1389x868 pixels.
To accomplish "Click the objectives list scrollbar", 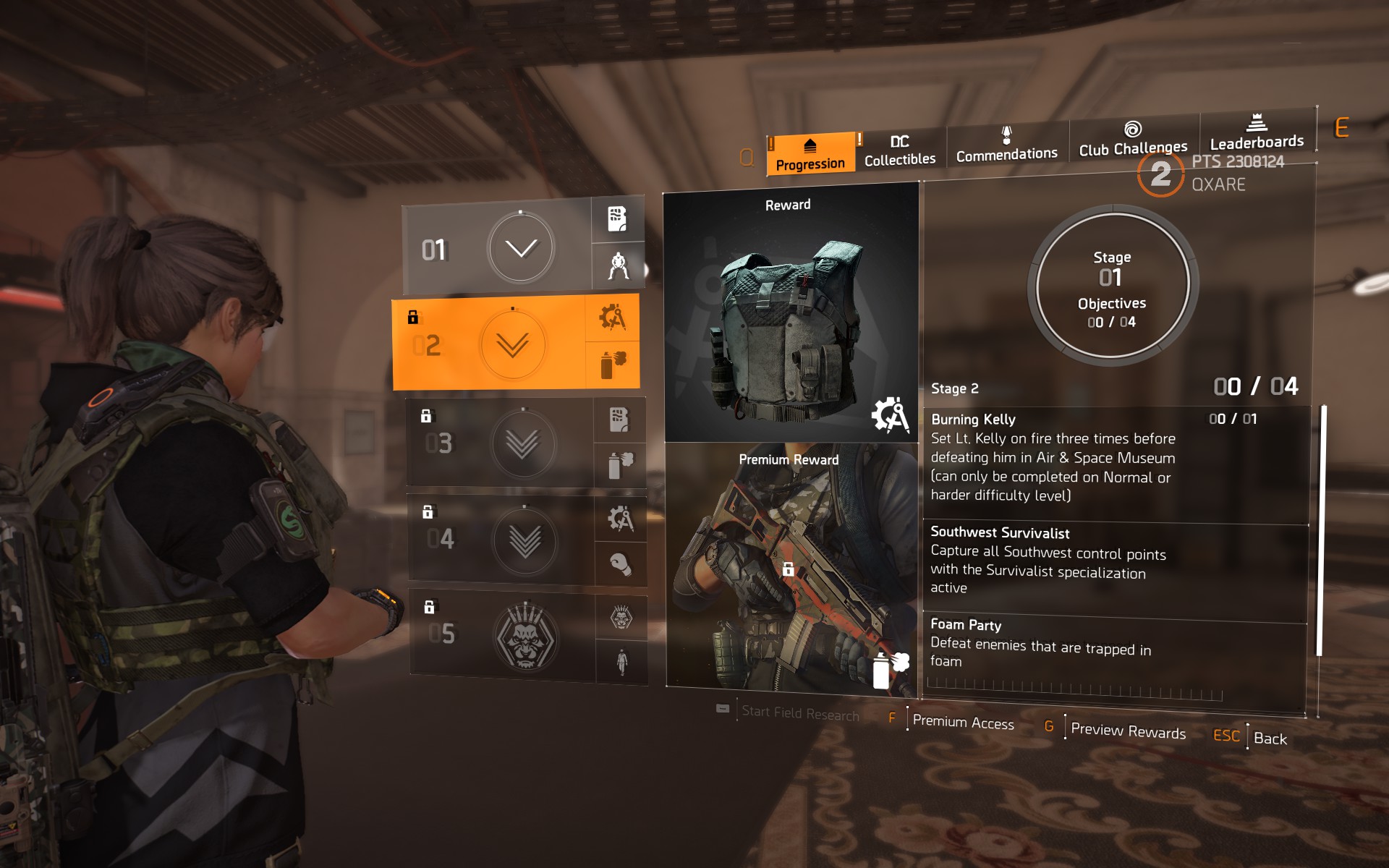I will coord(1320,531).
